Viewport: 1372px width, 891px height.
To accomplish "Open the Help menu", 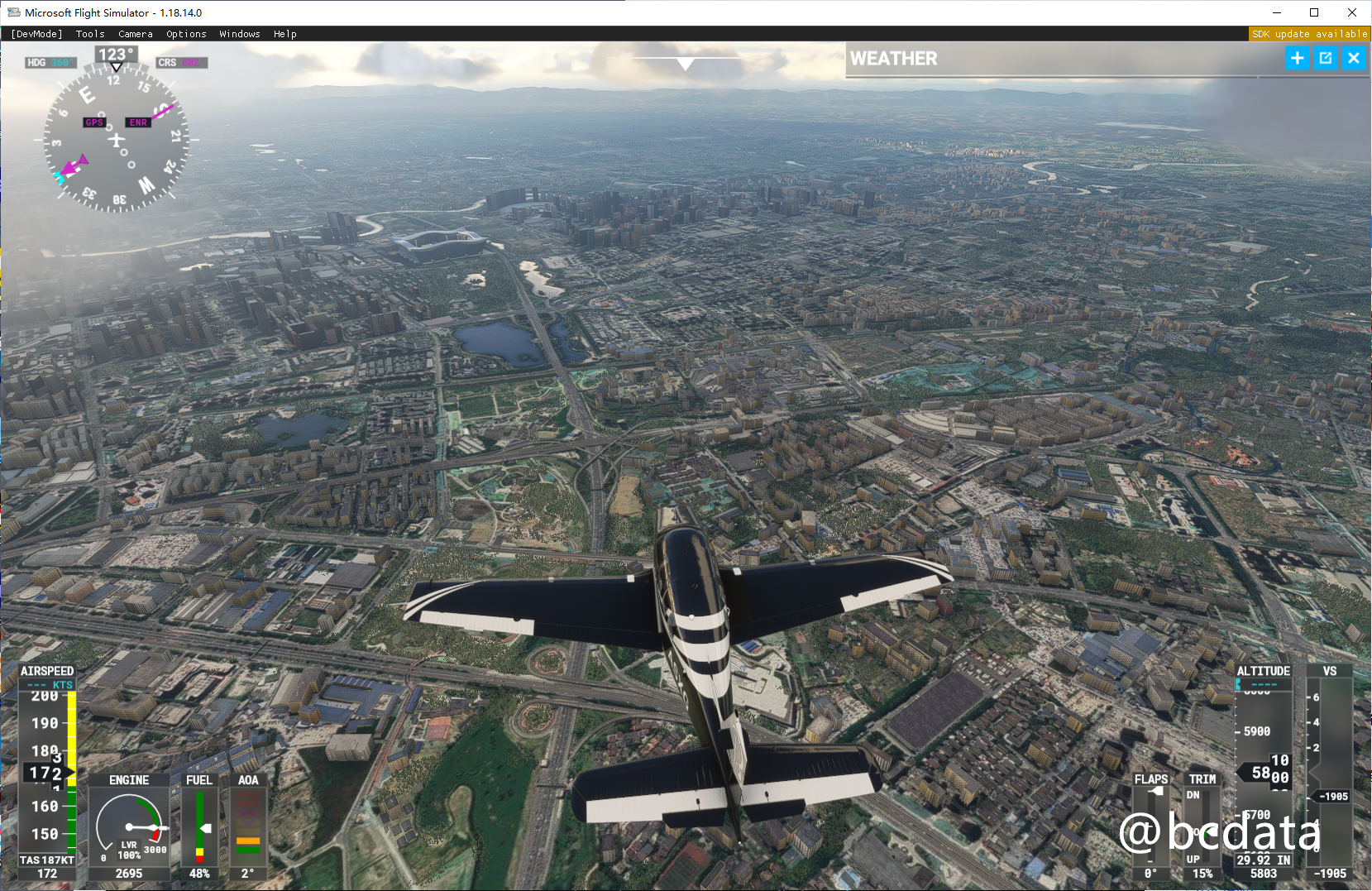I will 284,34.
